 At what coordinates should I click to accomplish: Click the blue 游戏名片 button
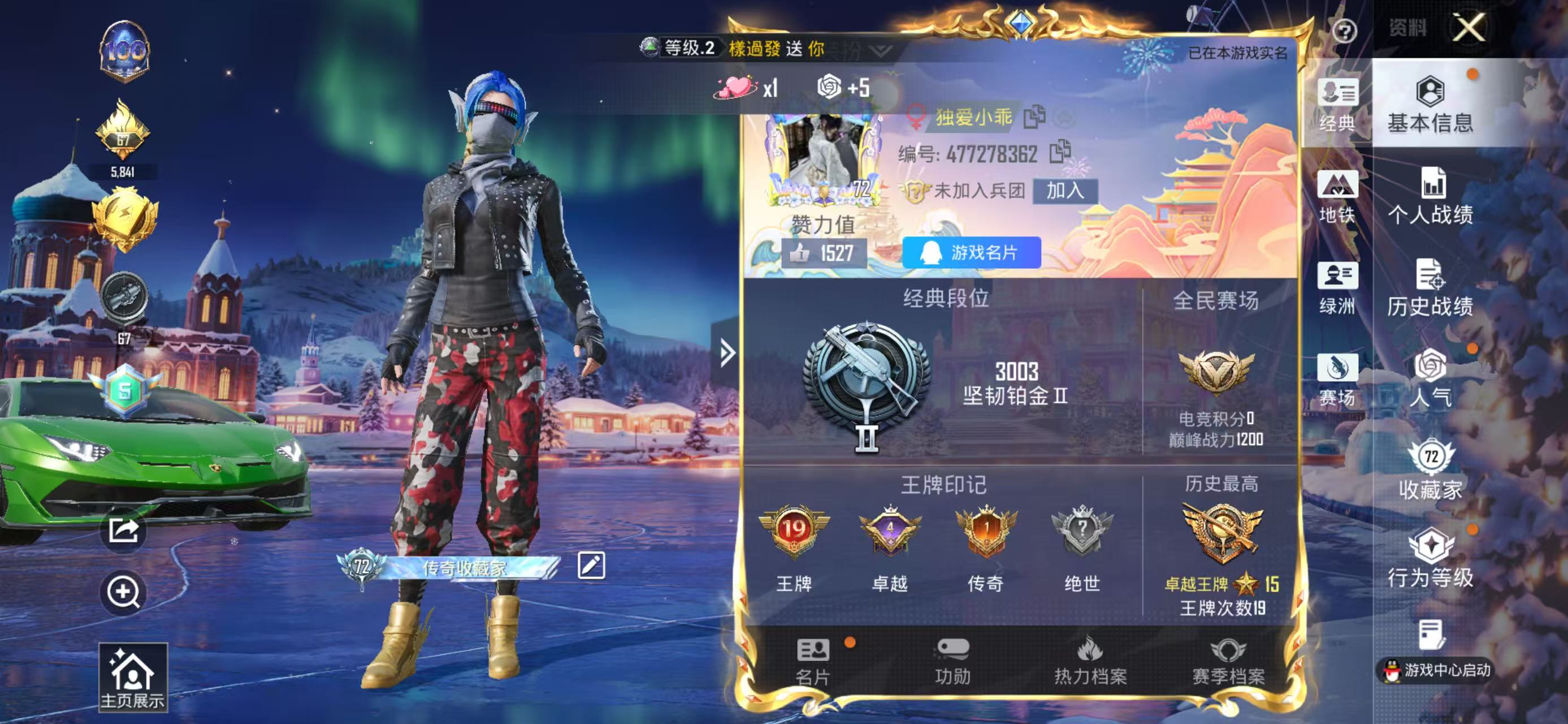(x=972, y=253)
